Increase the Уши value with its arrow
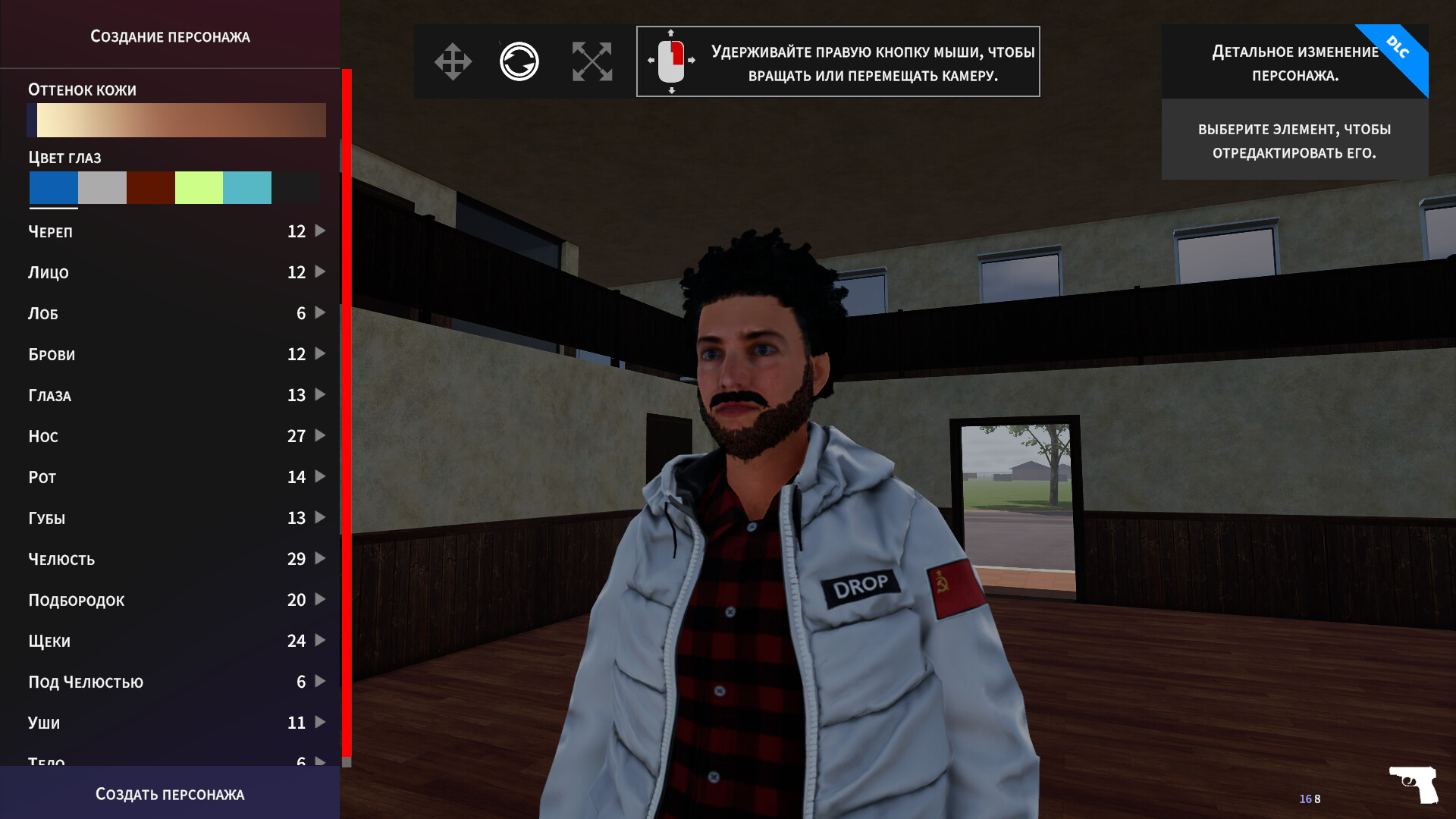 pyautogui.click(x=320, y=722)
